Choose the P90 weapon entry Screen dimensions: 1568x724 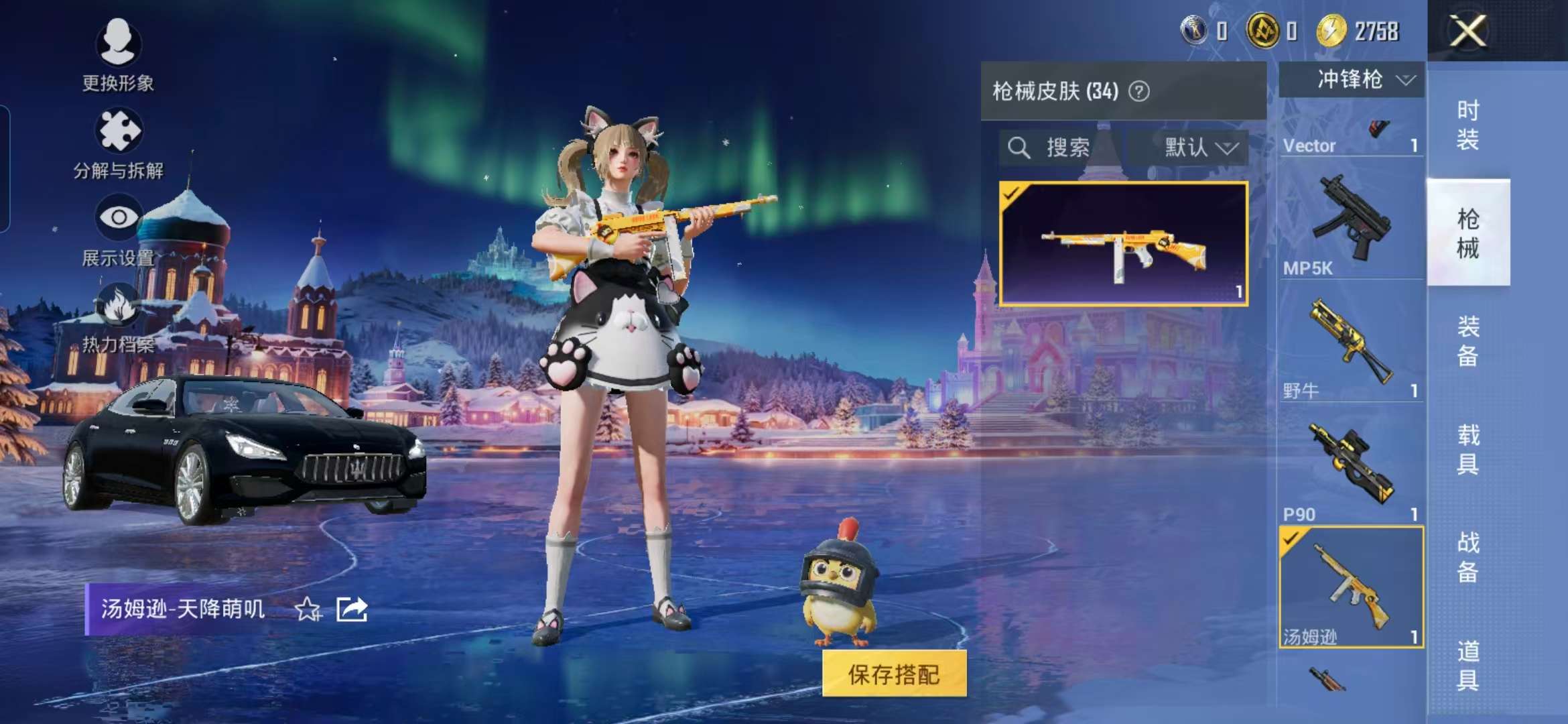click(1350, 469)
